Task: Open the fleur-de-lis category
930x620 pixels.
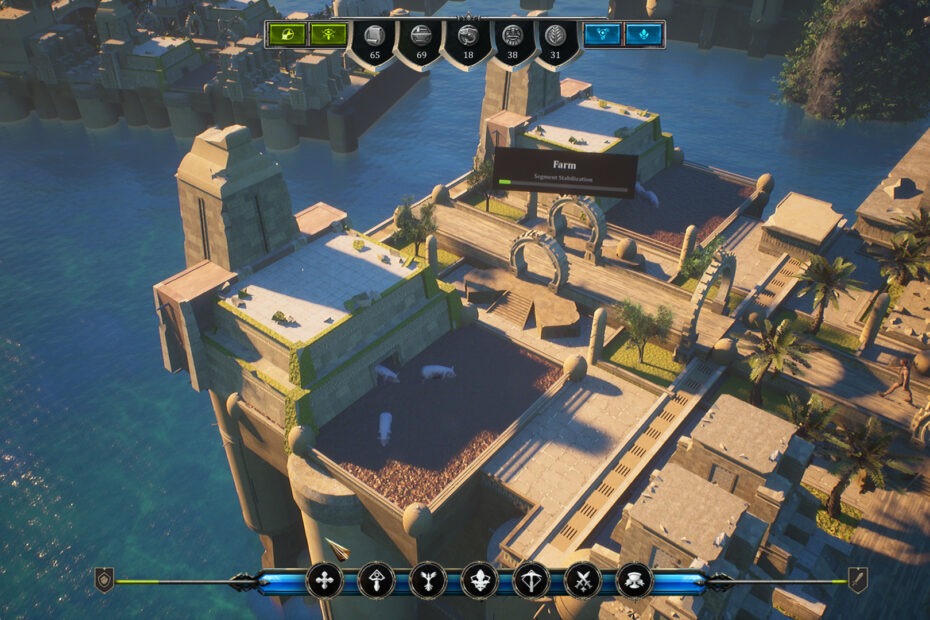Action: point(479,580)
